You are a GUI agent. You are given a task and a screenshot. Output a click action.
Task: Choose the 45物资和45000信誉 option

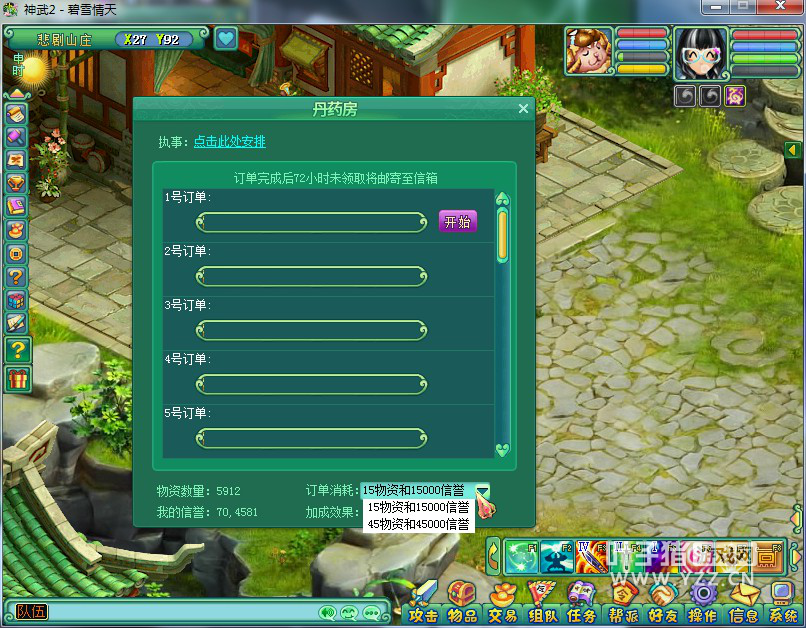418,523
